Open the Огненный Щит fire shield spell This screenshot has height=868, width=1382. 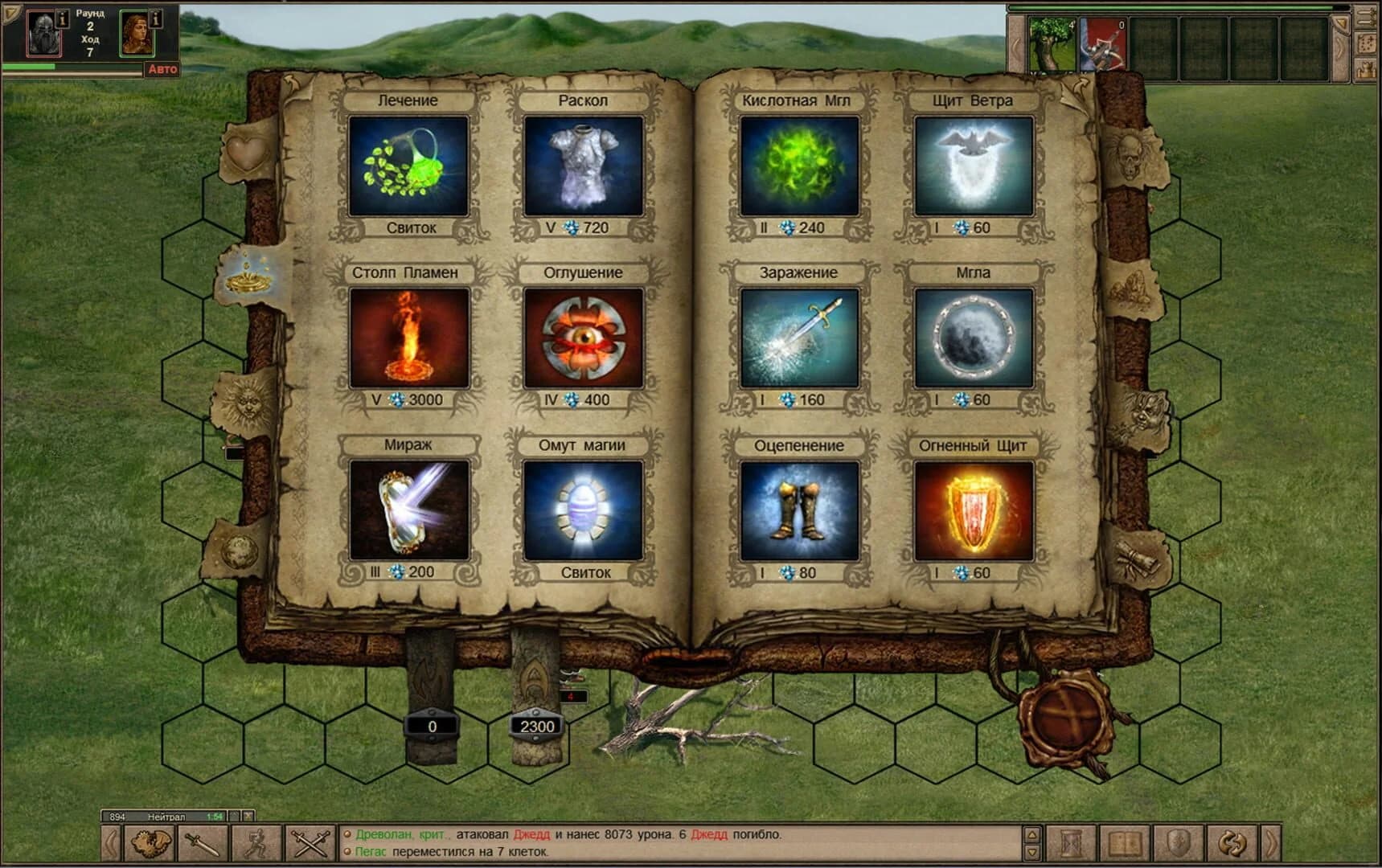coord(973,510)
